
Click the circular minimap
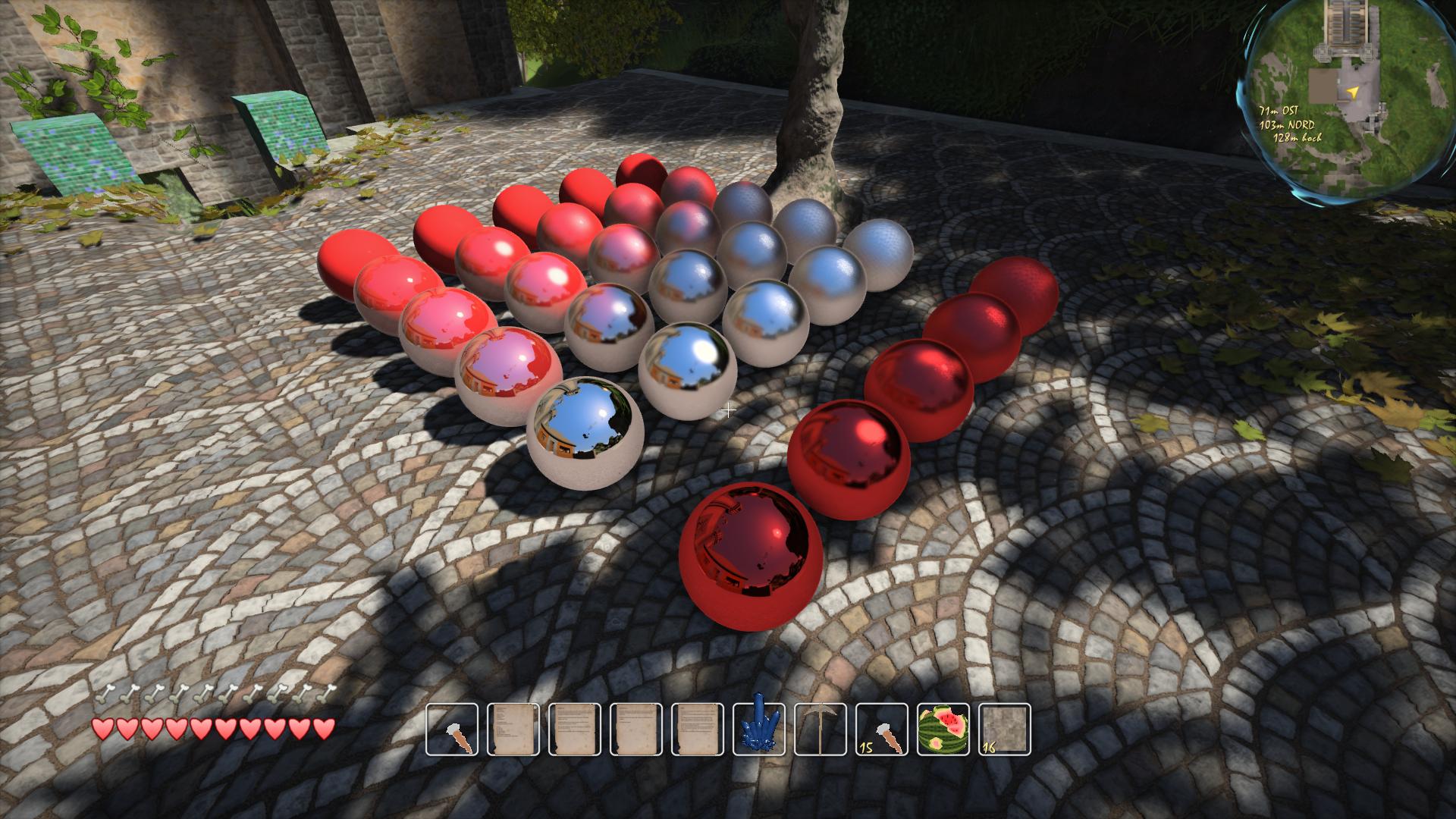(x=1353, y=97)
